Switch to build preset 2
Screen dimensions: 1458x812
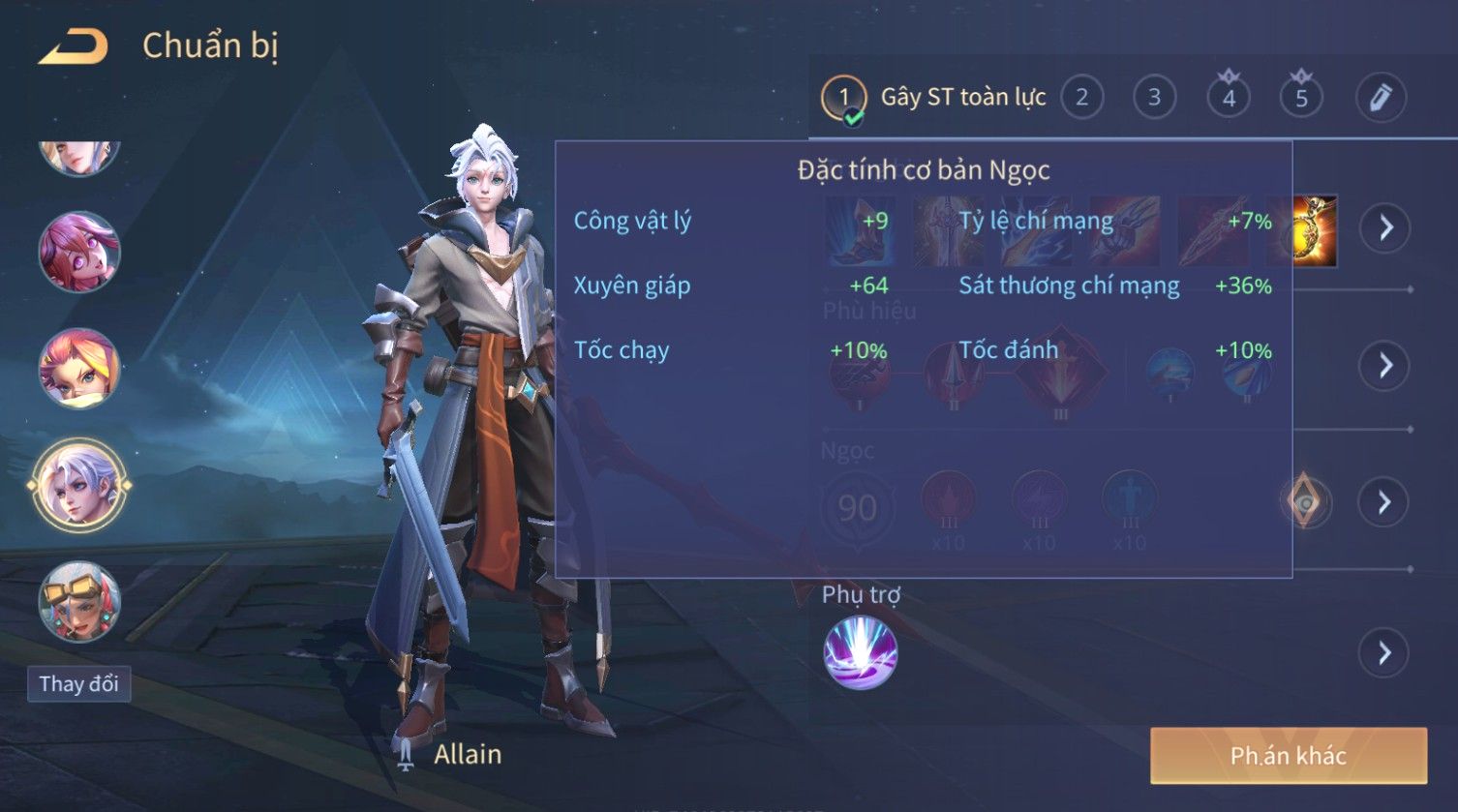click(x=1081, y=98)
